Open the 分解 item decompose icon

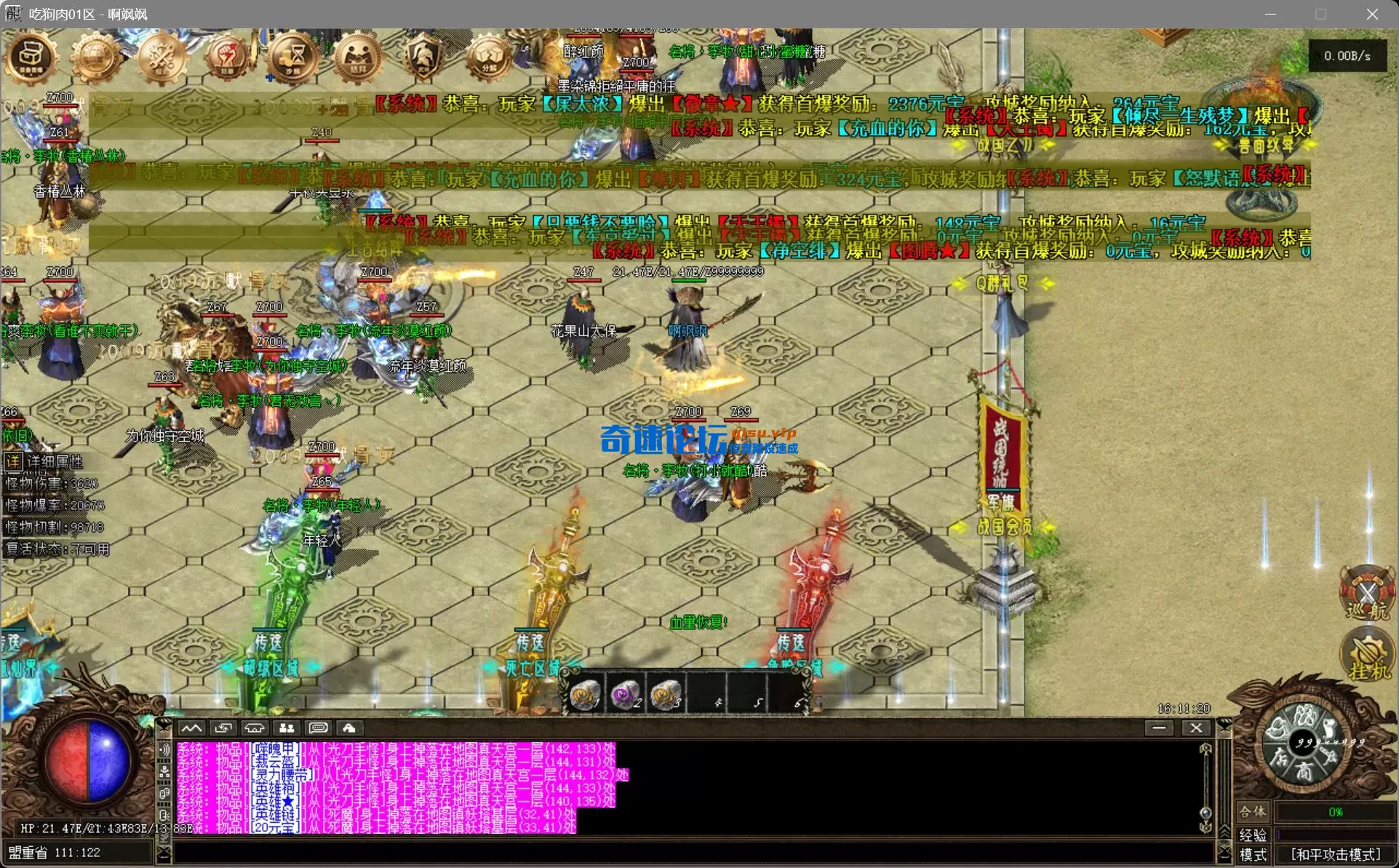click(487, 58)
